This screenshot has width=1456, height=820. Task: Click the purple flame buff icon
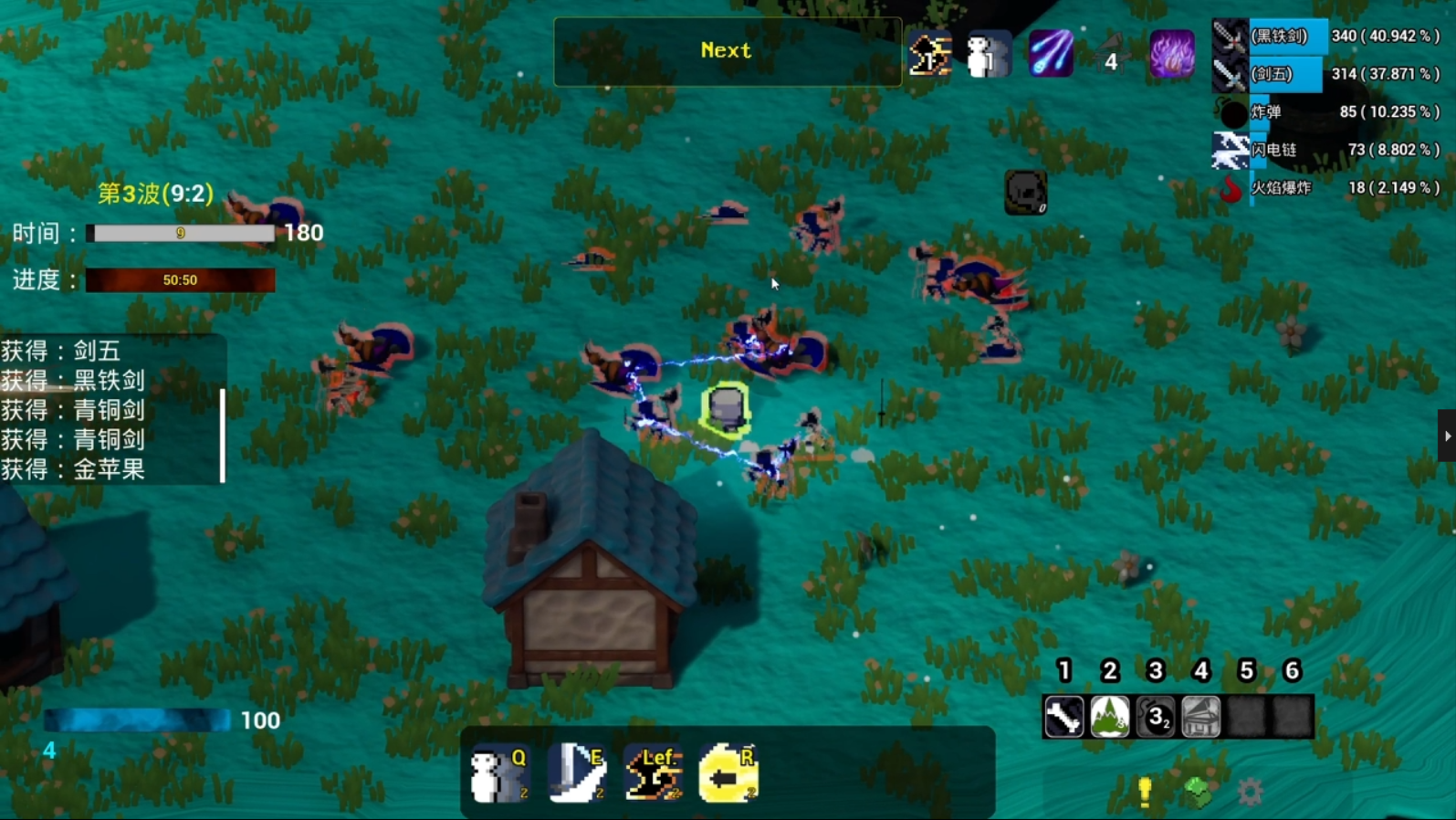point(1171,54)
